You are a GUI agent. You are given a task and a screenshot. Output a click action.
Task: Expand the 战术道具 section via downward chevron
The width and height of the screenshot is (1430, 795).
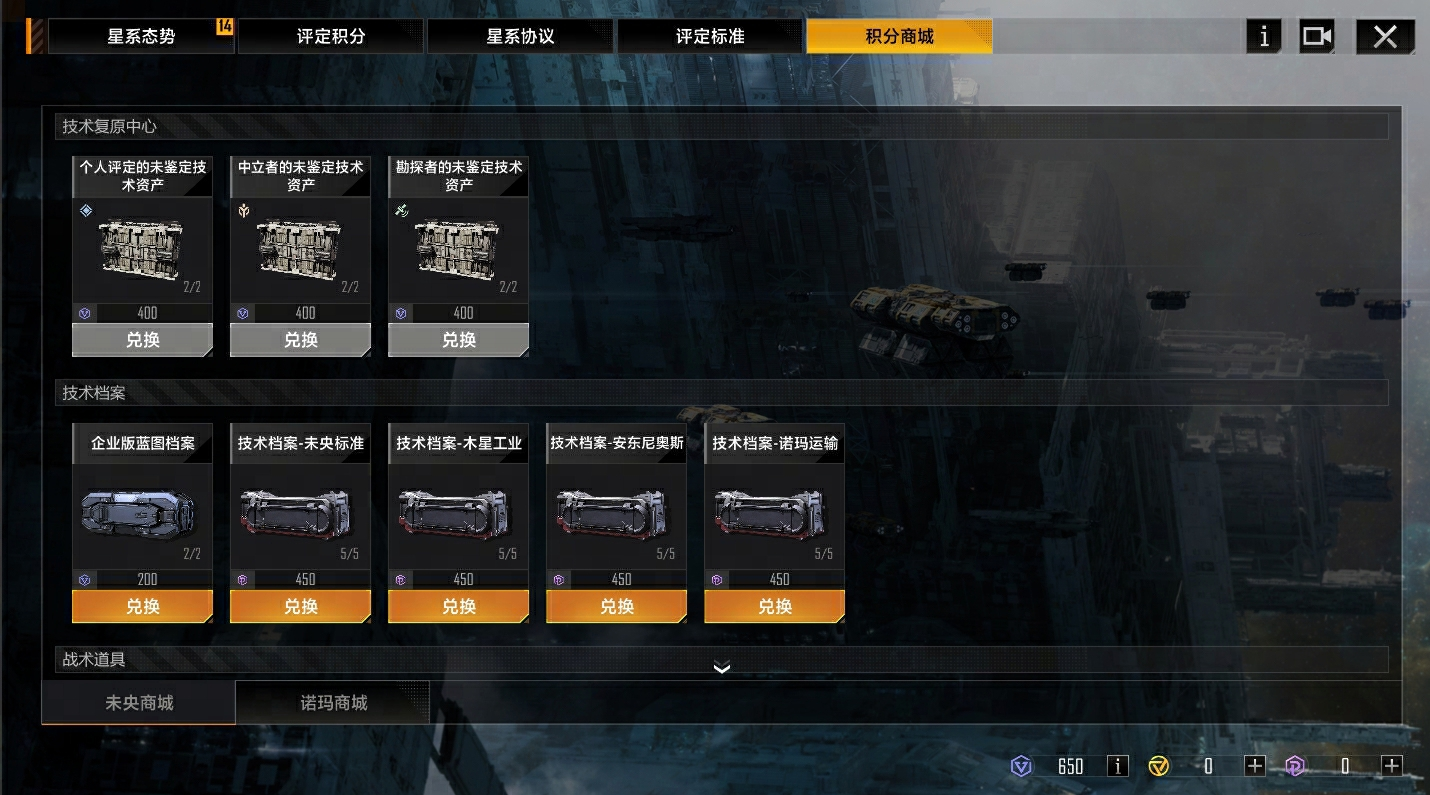(x=722, y=668)
